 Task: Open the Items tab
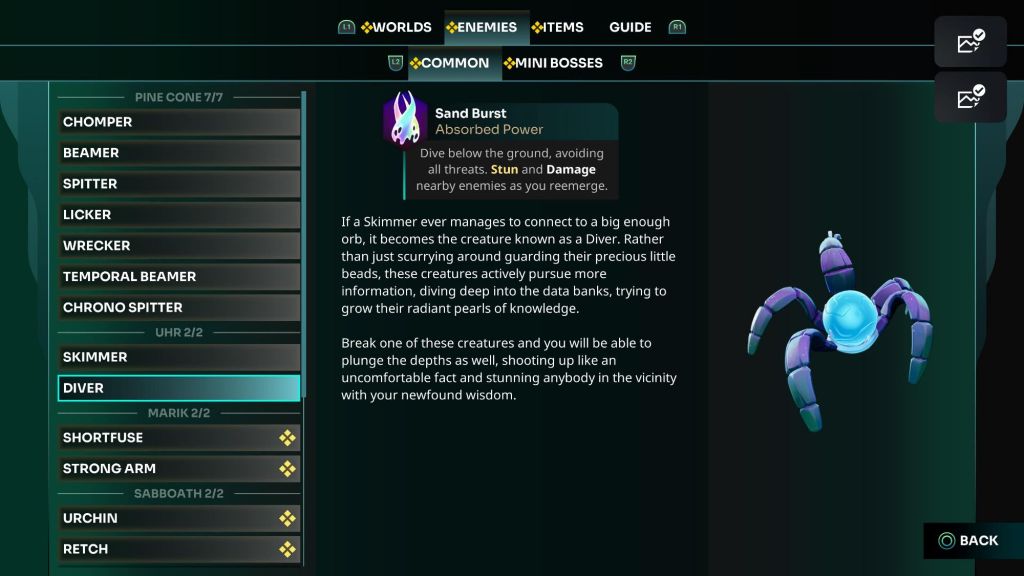coord(558,27)
